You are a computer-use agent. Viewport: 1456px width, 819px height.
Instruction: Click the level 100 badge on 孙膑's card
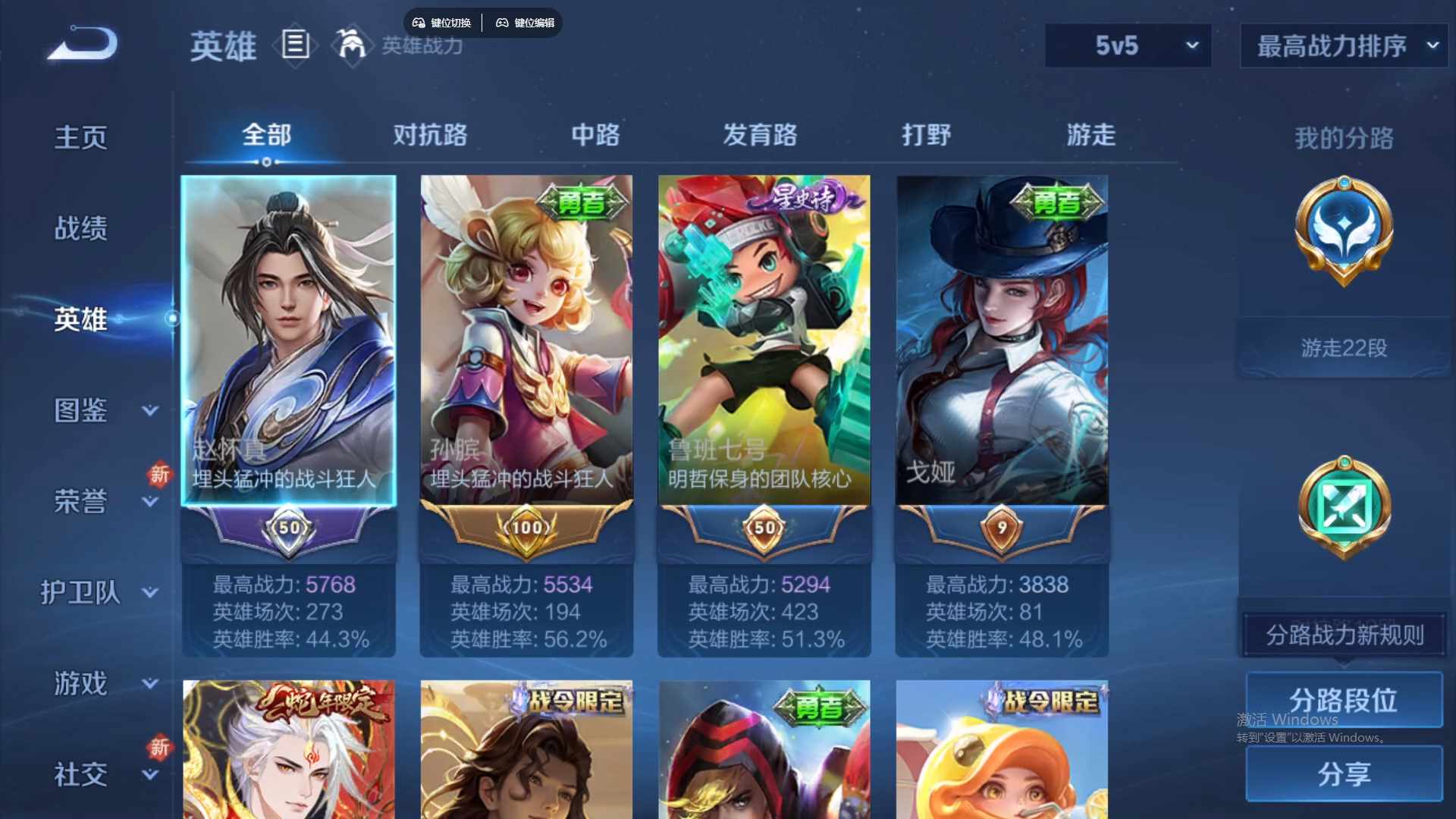pos(527,529)
